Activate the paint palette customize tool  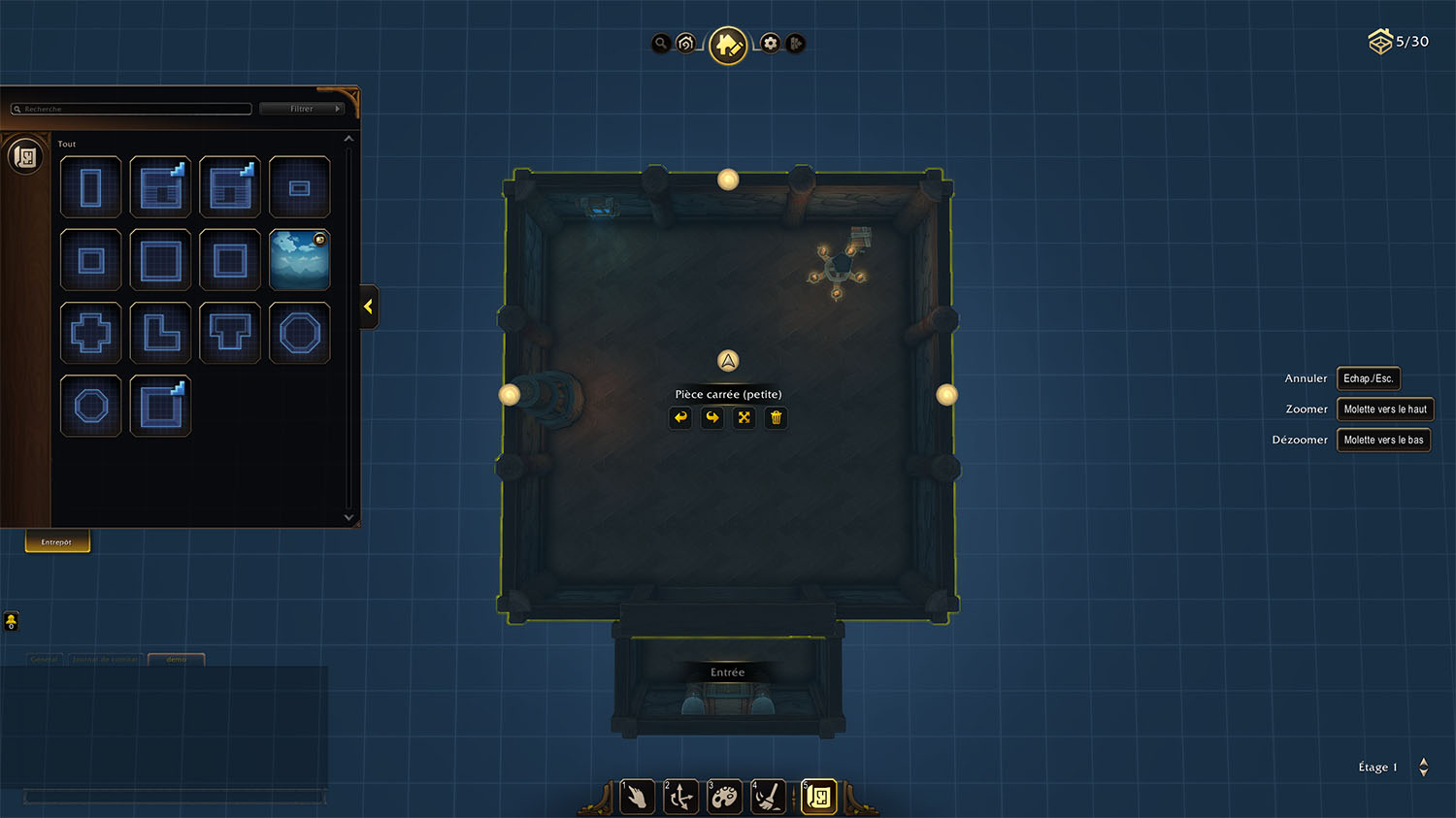point(724,798)
